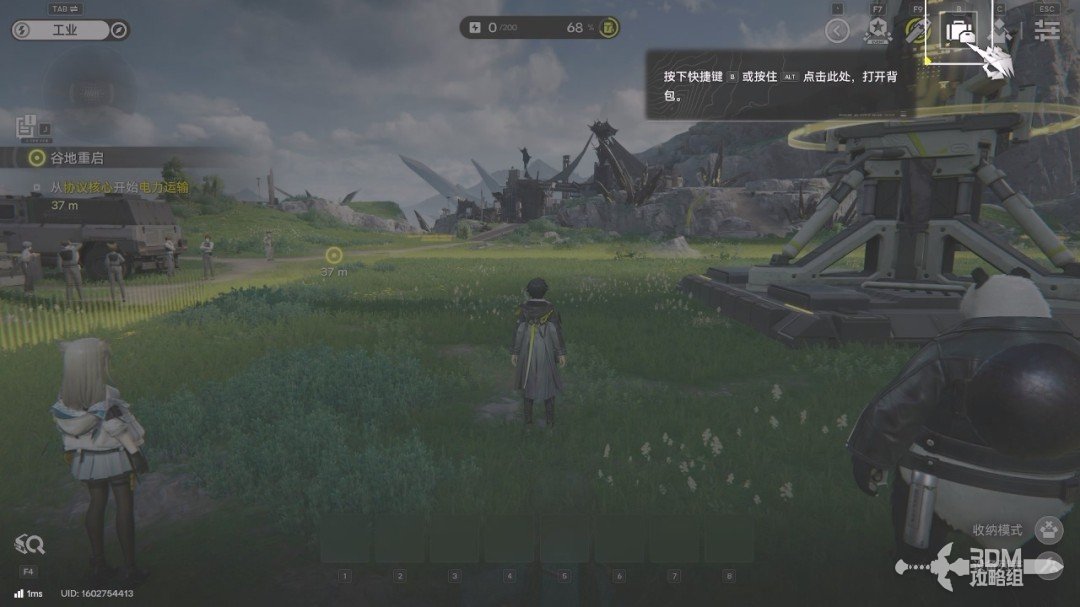Open the quest log icon
The height and width of the screenshot is (607, 1080).
tap(26, 127)
